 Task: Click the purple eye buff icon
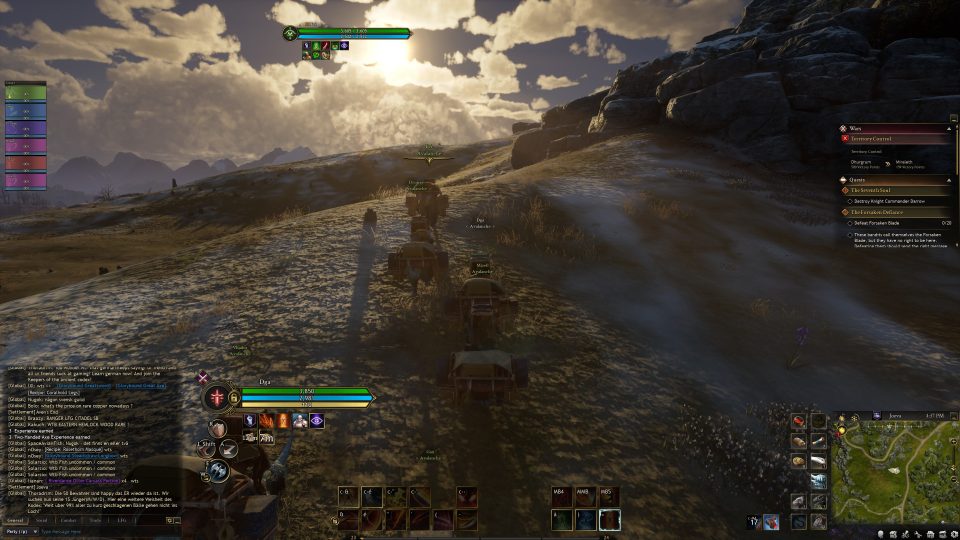coord(316,421)
